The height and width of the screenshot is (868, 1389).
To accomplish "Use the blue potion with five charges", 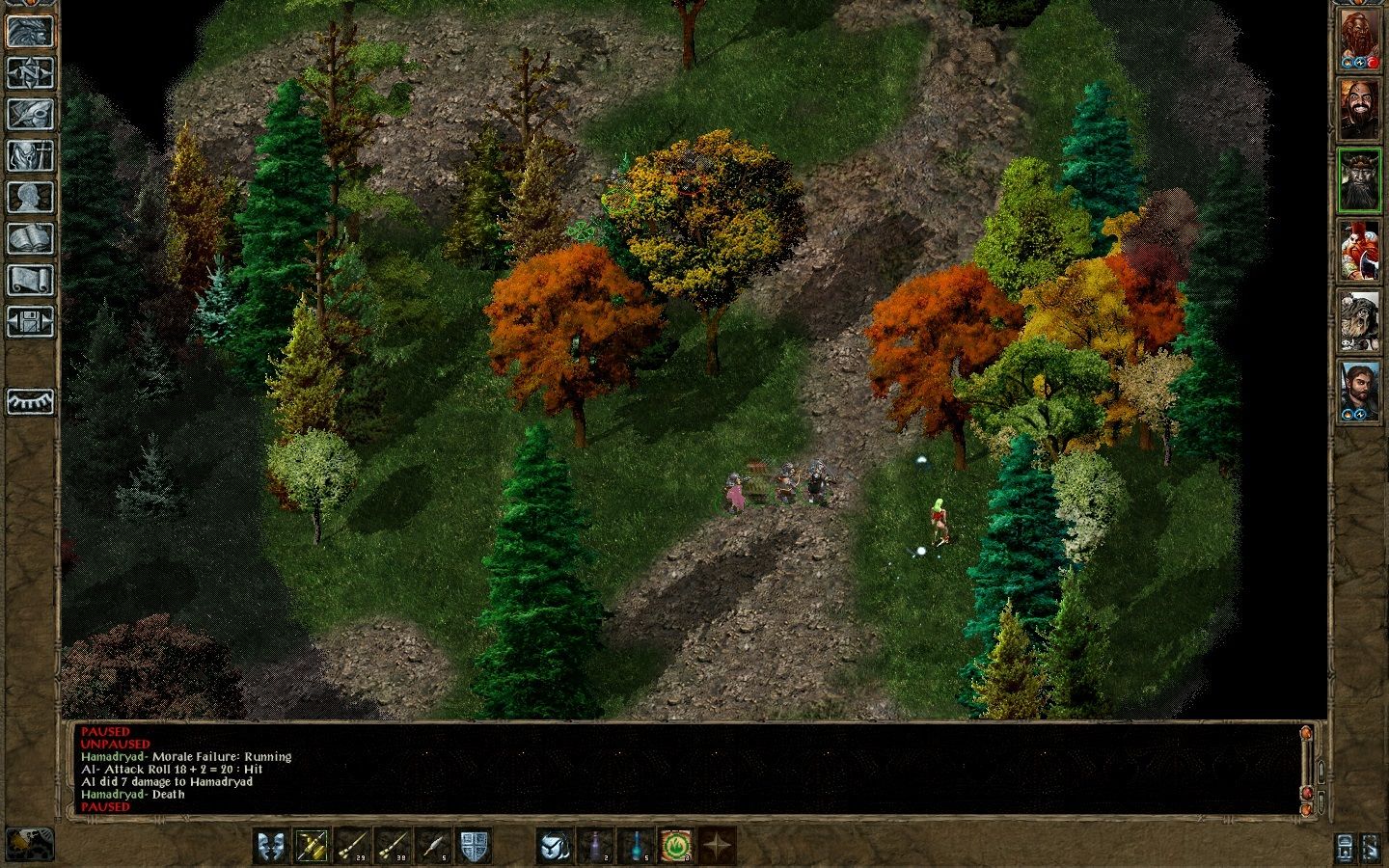I will click(x=636, y=846).
